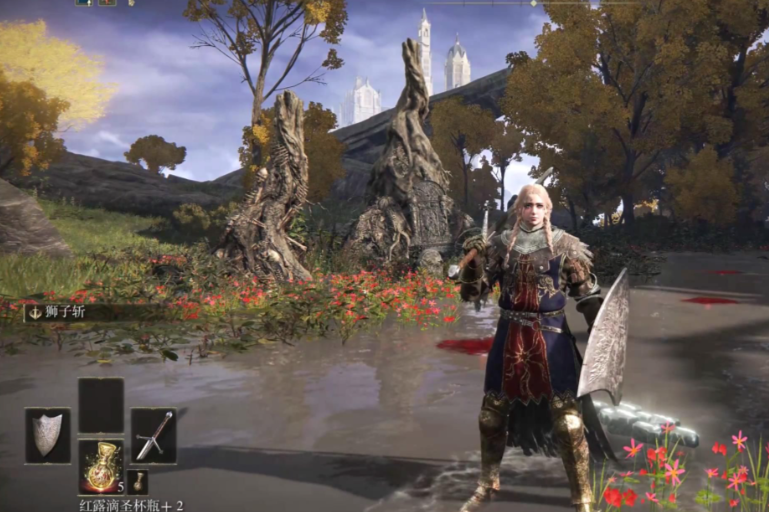Select the shield in the left-hand slot
769x512 pixels.
pyautogui.click(x=47, y=435)
